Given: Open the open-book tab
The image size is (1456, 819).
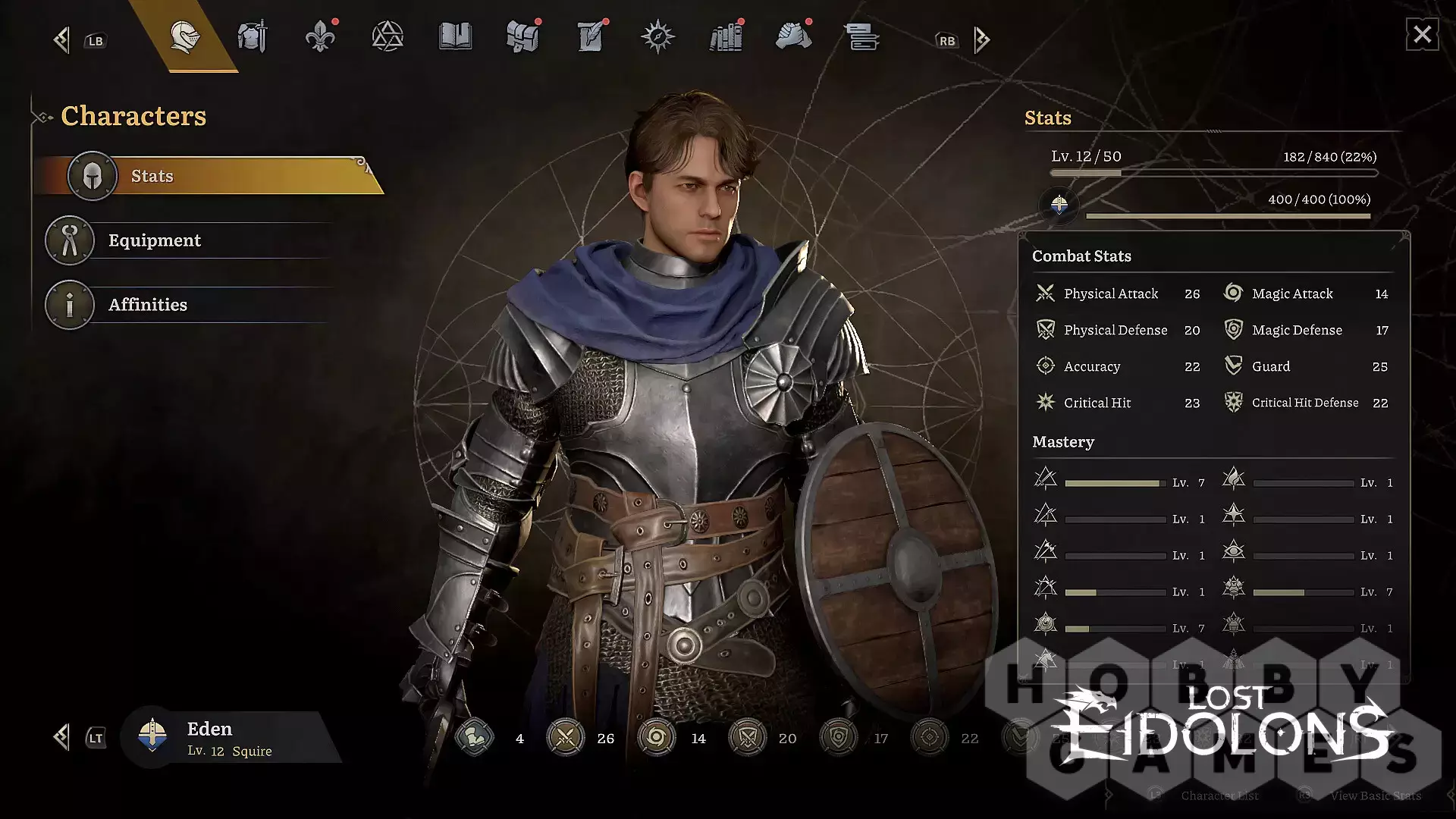Looking at the screenshot, I should [455, 36].
